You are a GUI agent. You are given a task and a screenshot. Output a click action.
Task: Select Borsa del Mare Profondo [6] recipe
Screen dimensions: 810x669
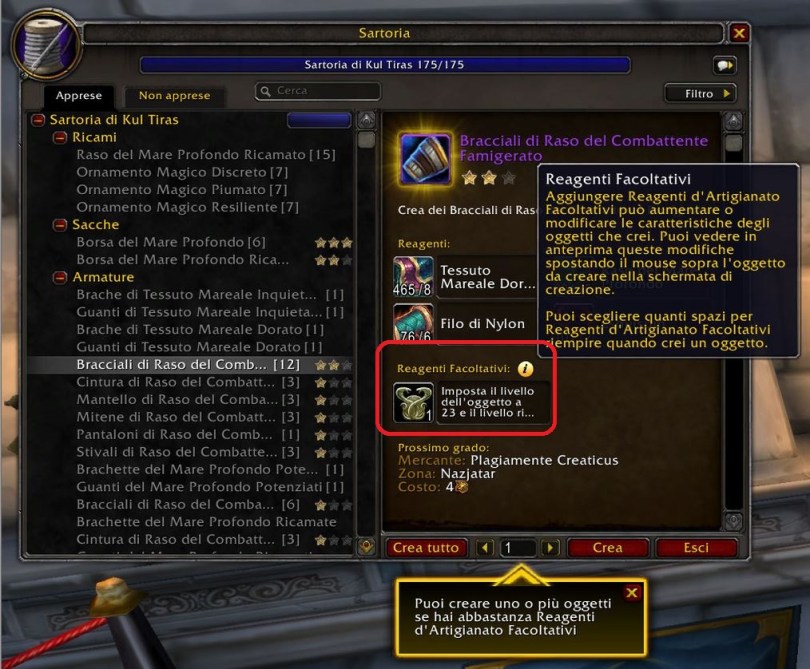(x=159, y=242)
